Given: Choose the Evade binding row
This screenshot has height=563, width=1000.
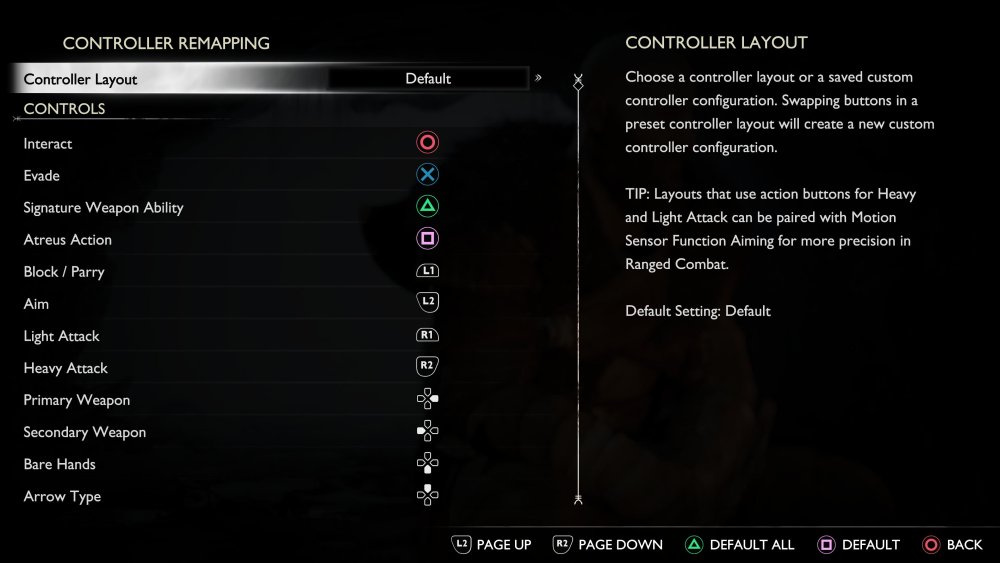Looking at the screenshot, I should [230, 176].
